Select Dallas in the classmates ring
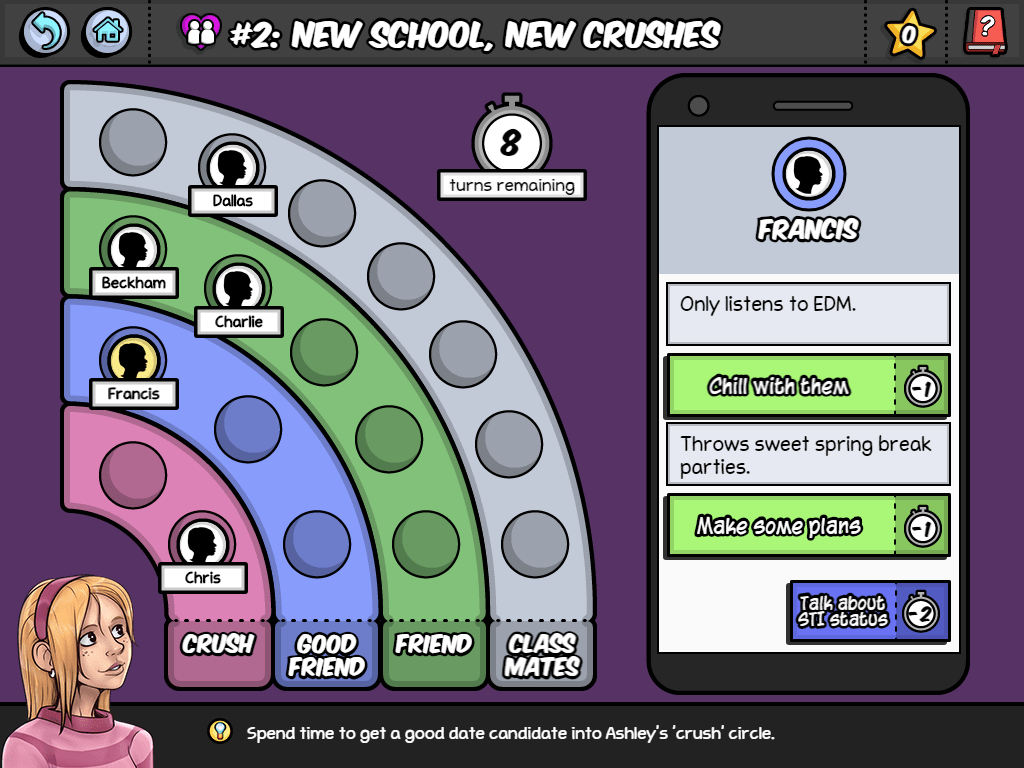 pyautogui.click(x=231, y=165)
